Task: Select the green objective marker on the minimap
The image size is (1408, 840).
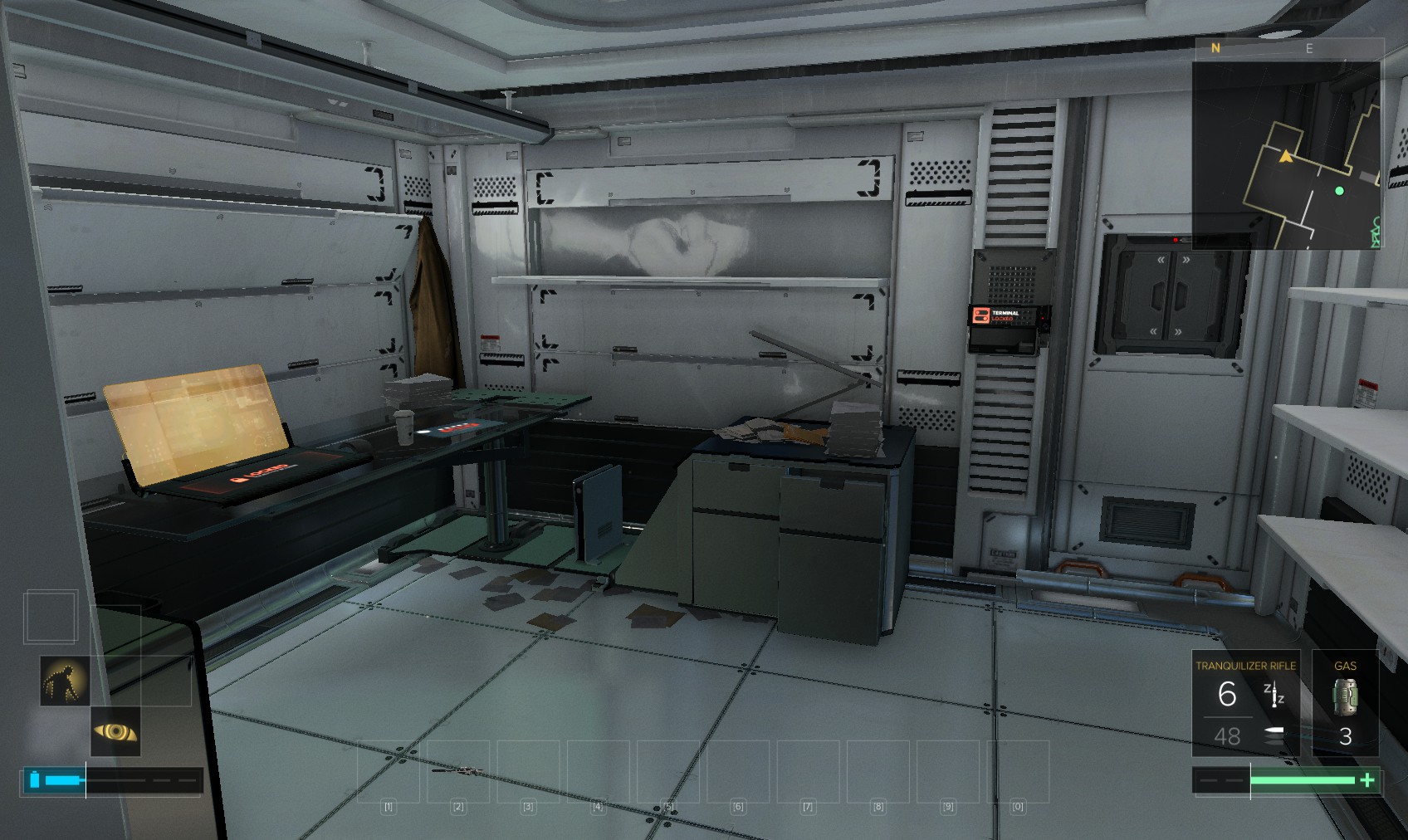Action: pyautogui.click(x=1339, y=191)
